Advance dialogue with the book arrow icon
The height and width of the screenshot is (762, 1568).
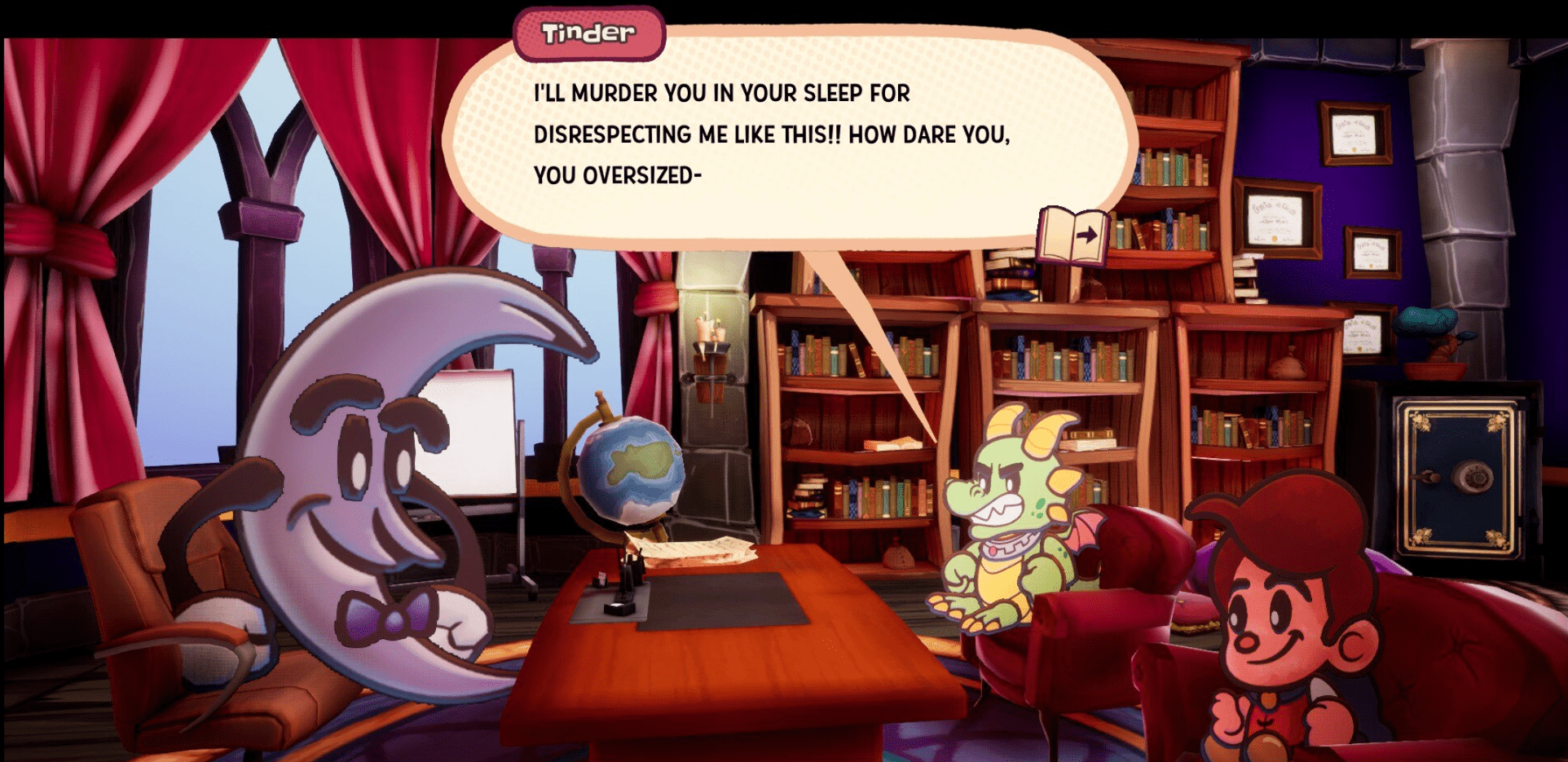1073,236
